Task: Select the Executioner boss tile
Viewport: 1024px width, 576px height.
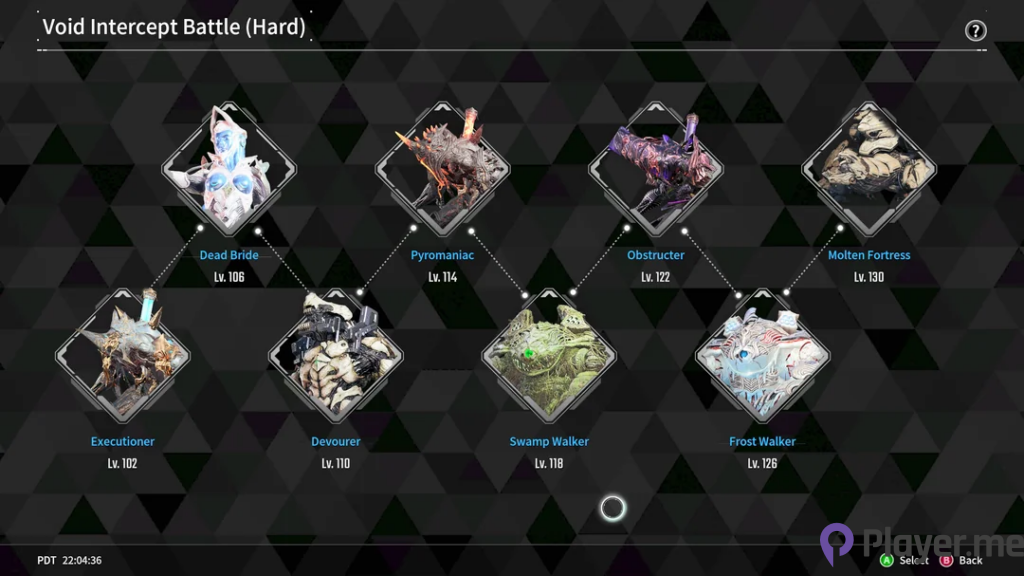Action: click(x=122, y=356)
